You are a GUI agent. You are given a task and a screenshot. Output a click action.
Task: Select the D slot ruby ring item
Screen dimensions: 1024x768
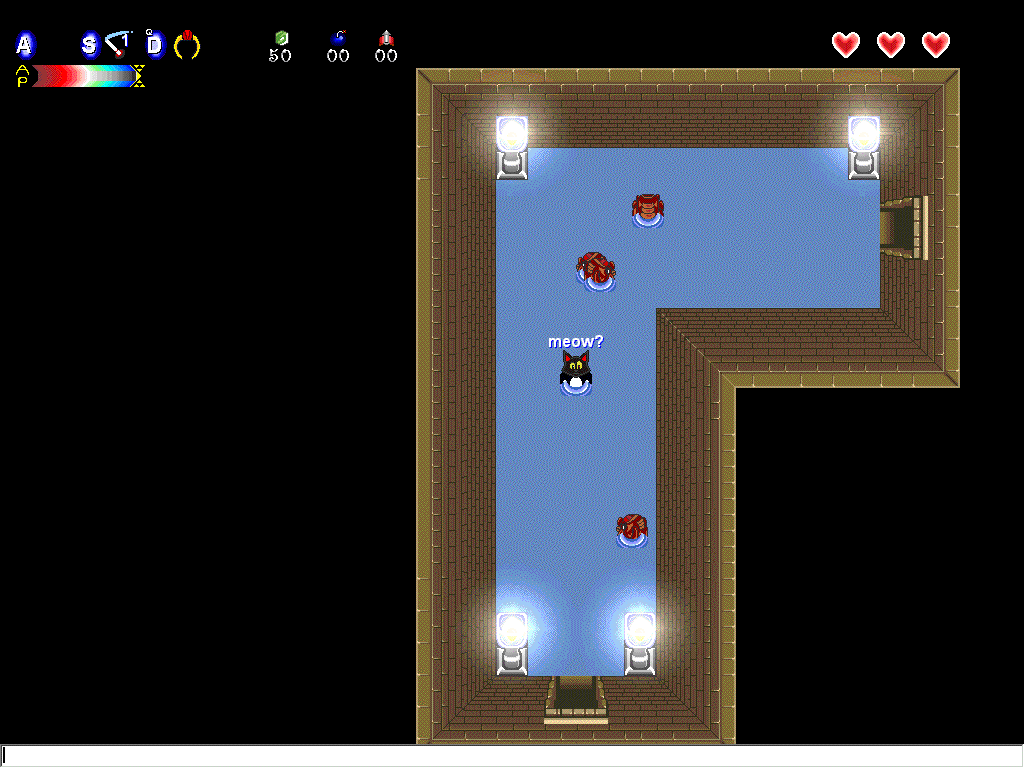187,44
